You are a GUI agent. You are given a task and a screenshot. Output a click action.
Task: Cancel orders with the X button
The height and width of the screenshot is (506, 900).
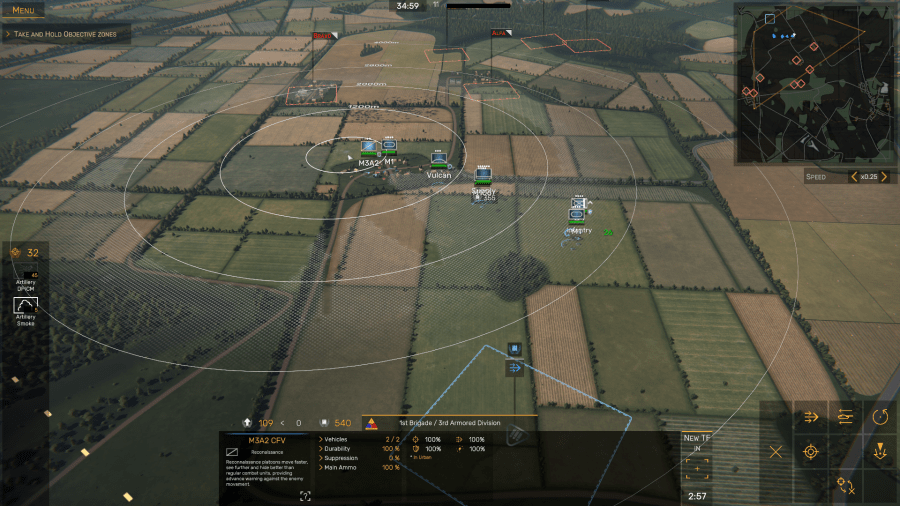click(776, 452)
